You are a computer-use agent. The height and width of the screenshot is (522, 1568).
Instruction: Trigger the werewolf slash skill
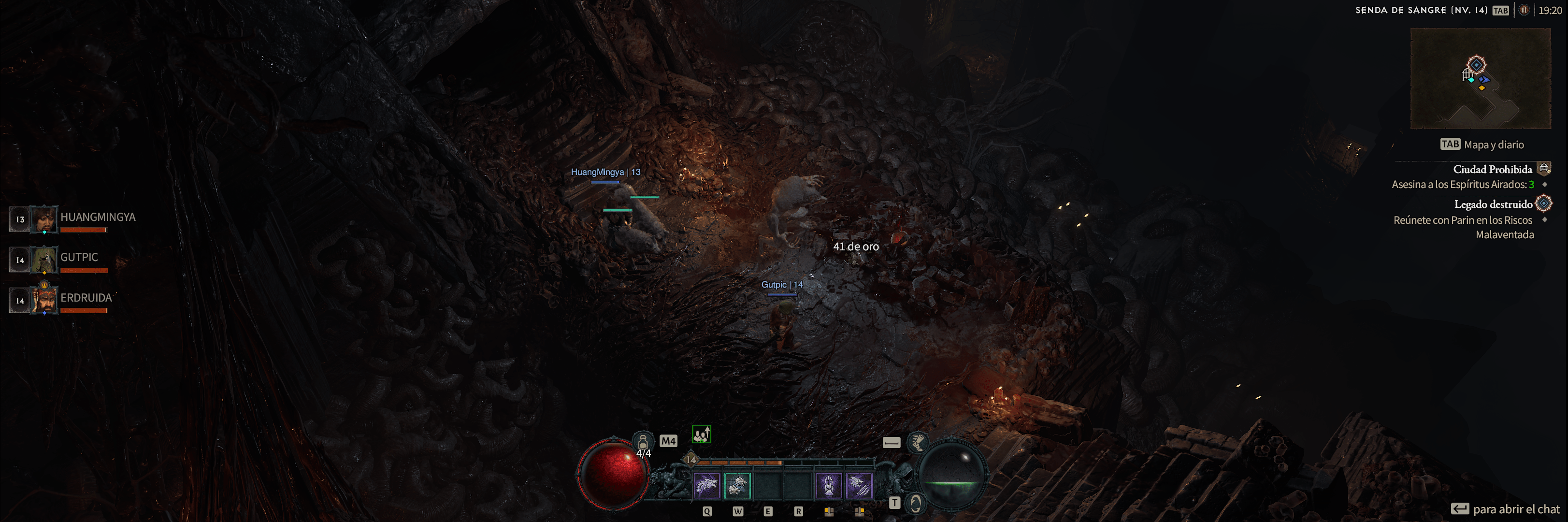pos(859,485)
